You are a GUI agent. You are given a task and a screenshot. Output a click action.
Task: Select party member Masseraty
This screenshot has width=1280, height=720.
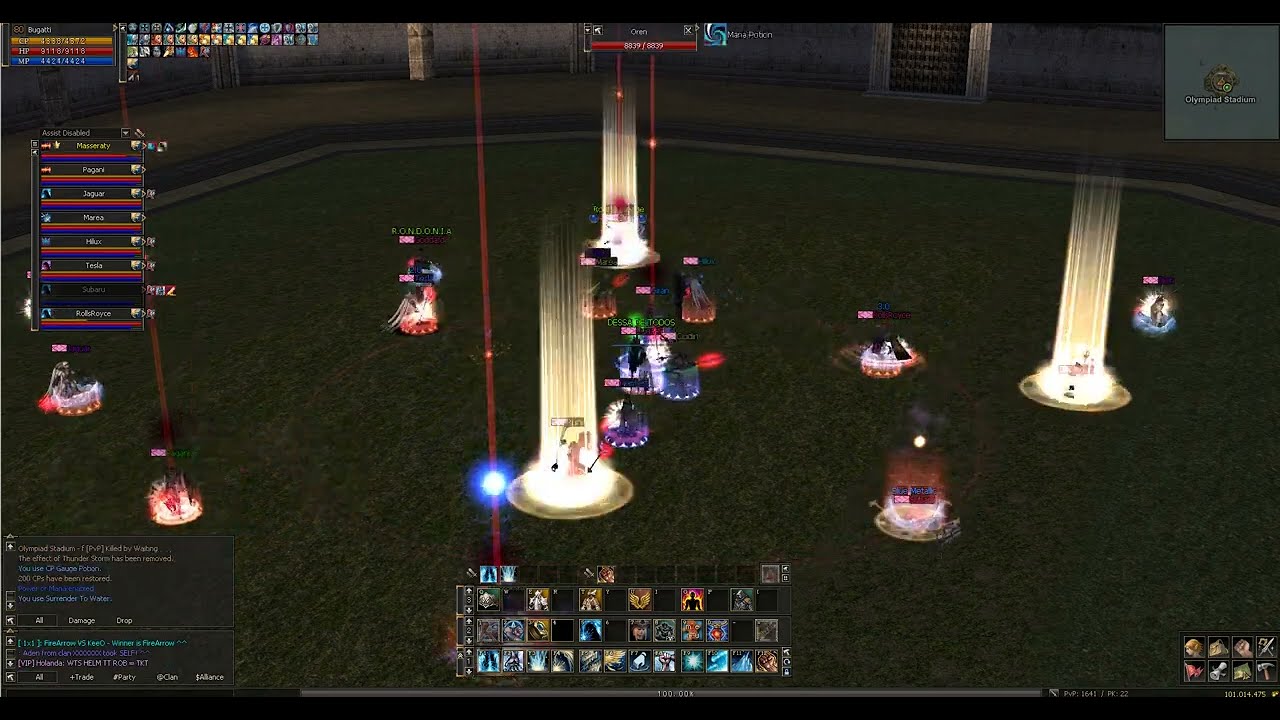click(93, 146)
